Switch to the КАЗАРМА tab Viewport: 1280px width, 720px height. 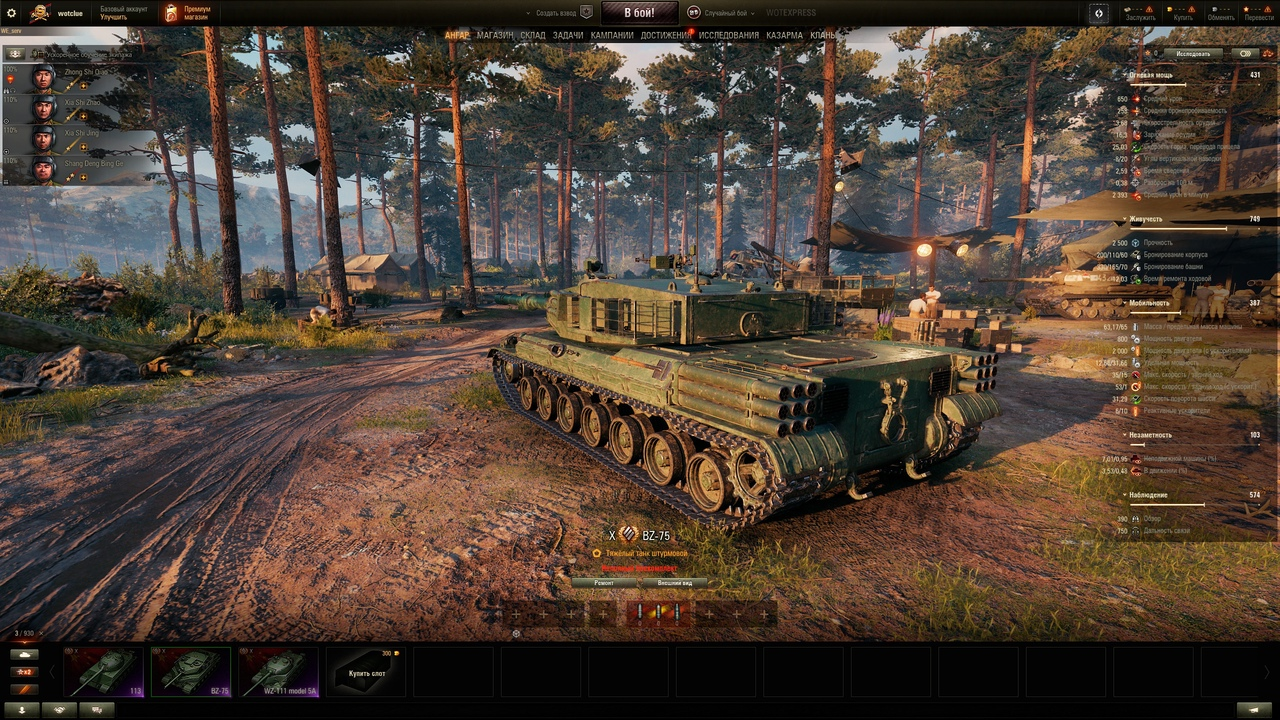point(784,35)
